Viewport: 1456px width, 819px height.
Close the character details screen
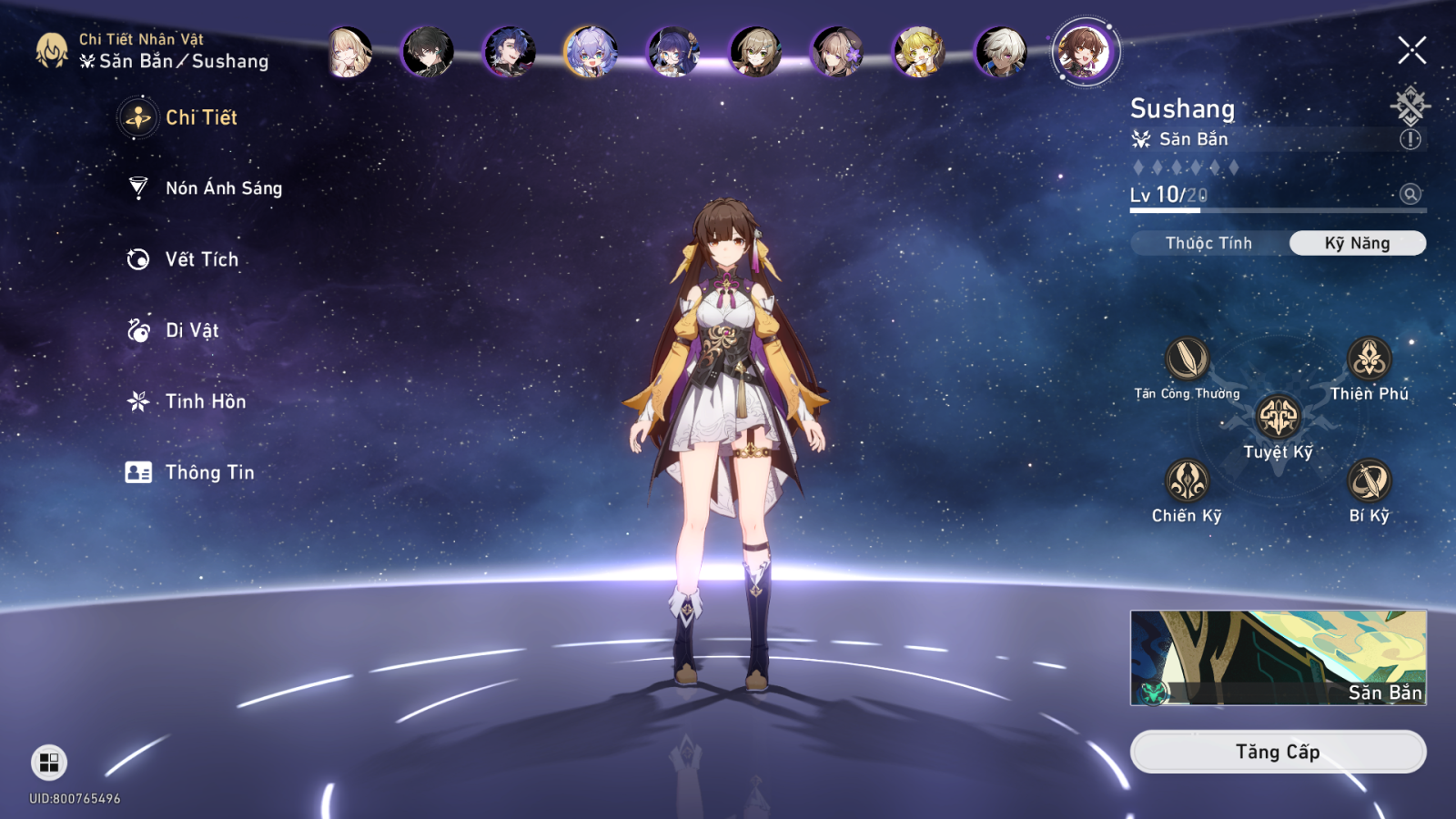[1411, 50]
